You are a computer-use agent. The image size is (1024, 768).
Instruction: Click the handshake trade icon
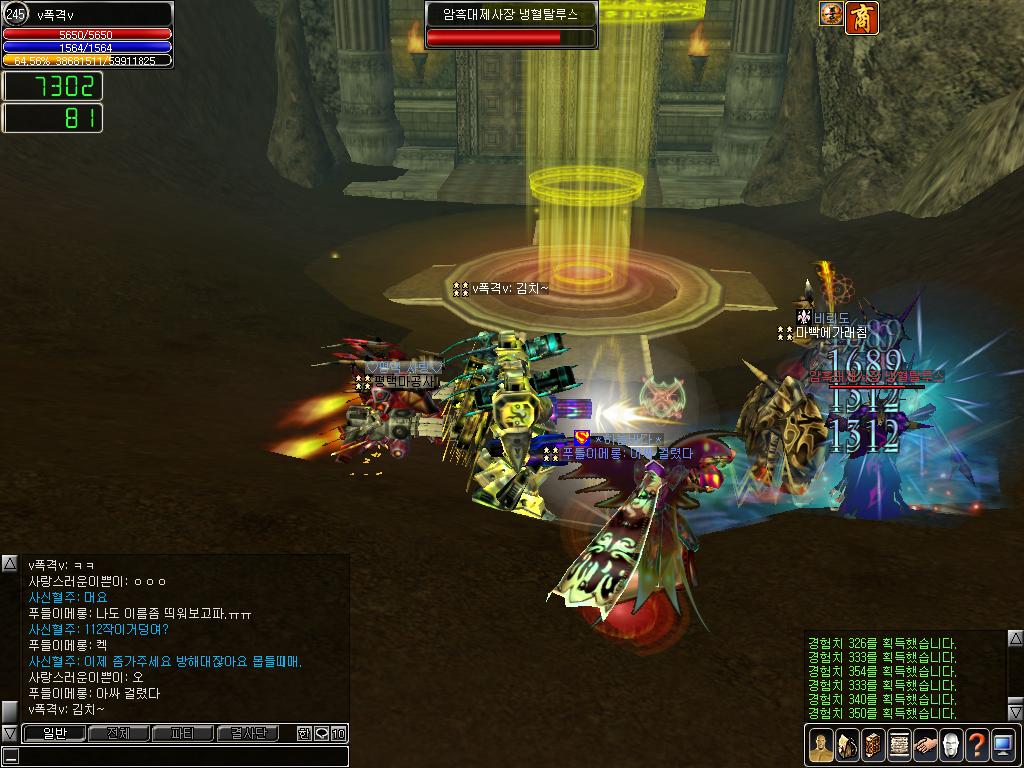tap(925, 745)
